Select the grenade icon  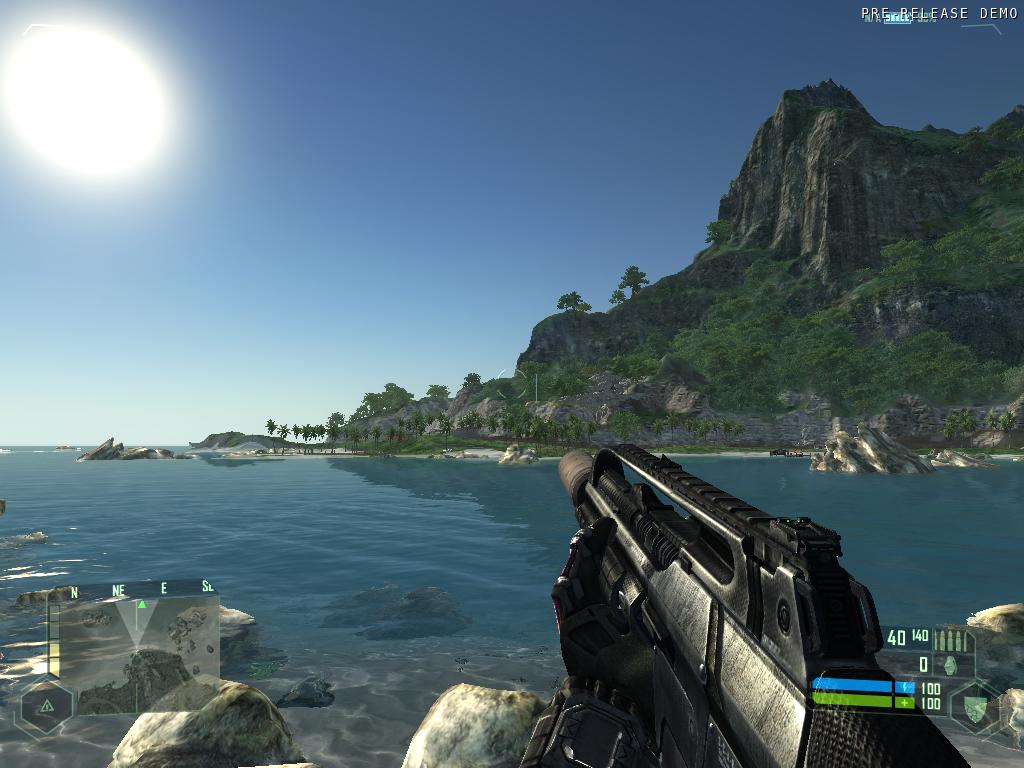(x=950, y=664)
